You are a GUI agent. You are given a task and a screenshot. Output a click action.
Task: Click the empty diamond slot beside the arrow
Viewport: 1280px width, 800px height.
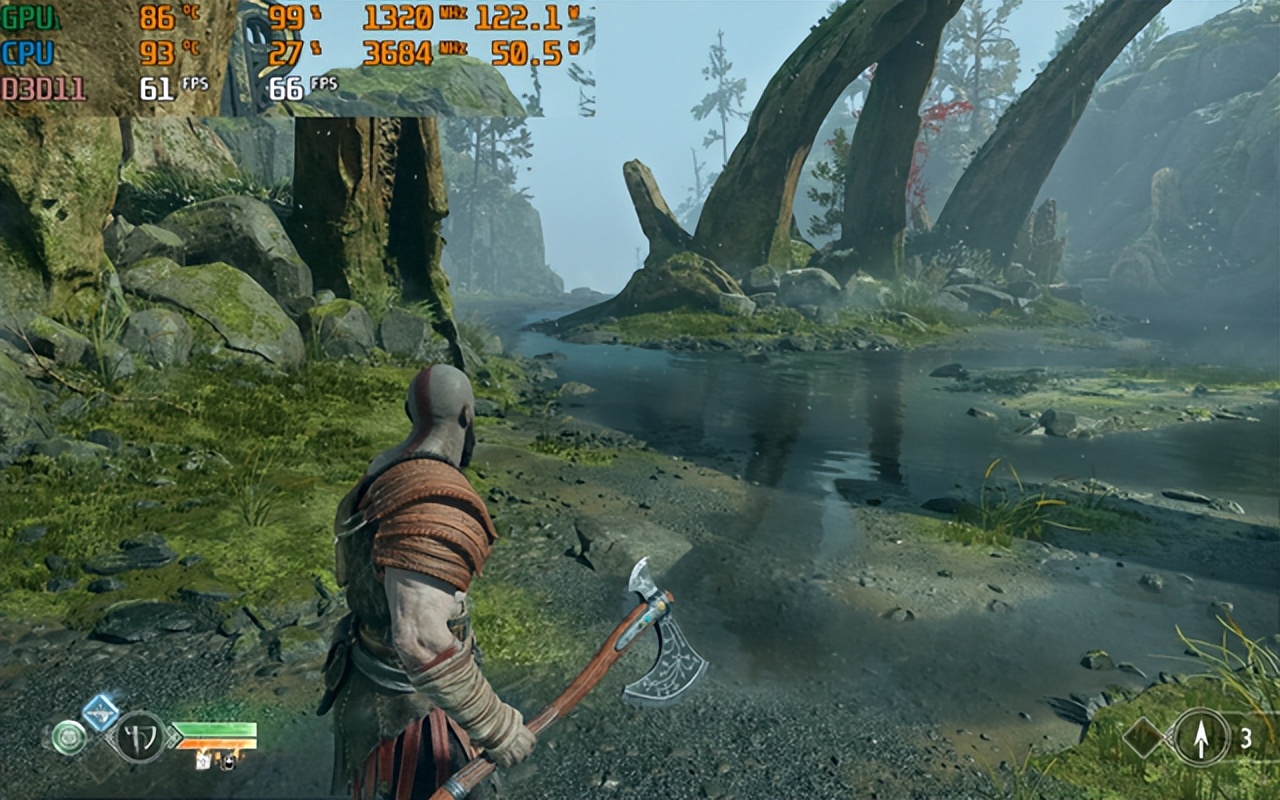tap(1144, 738)
